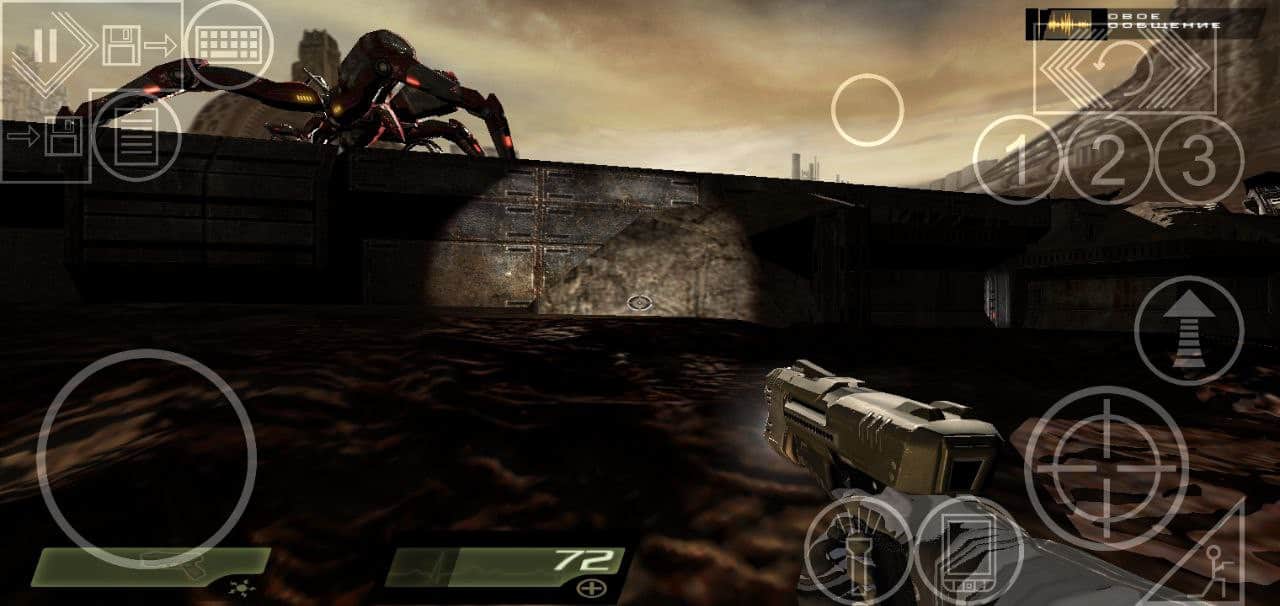This screenshot has height=606, width=1280.
Task: Tap the empty circle button beside the weapon switcher
Action: (x=867, y=110)
